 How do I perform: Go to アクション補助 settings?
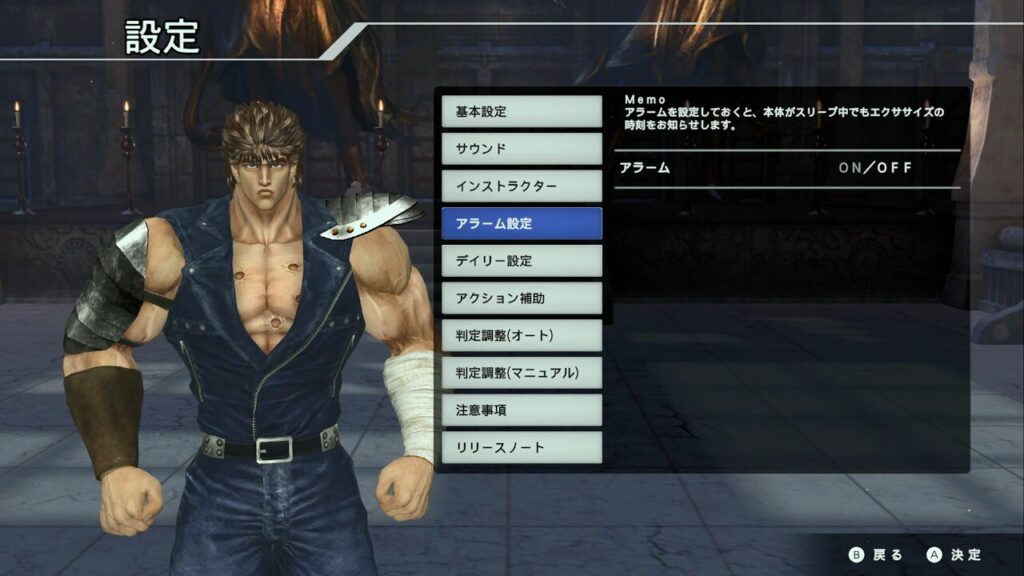[521, 298]
